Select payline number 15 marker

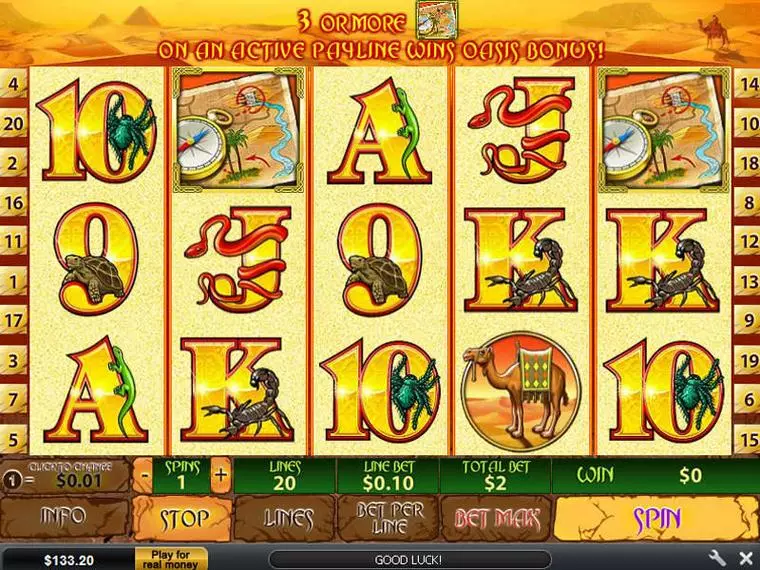746,437
